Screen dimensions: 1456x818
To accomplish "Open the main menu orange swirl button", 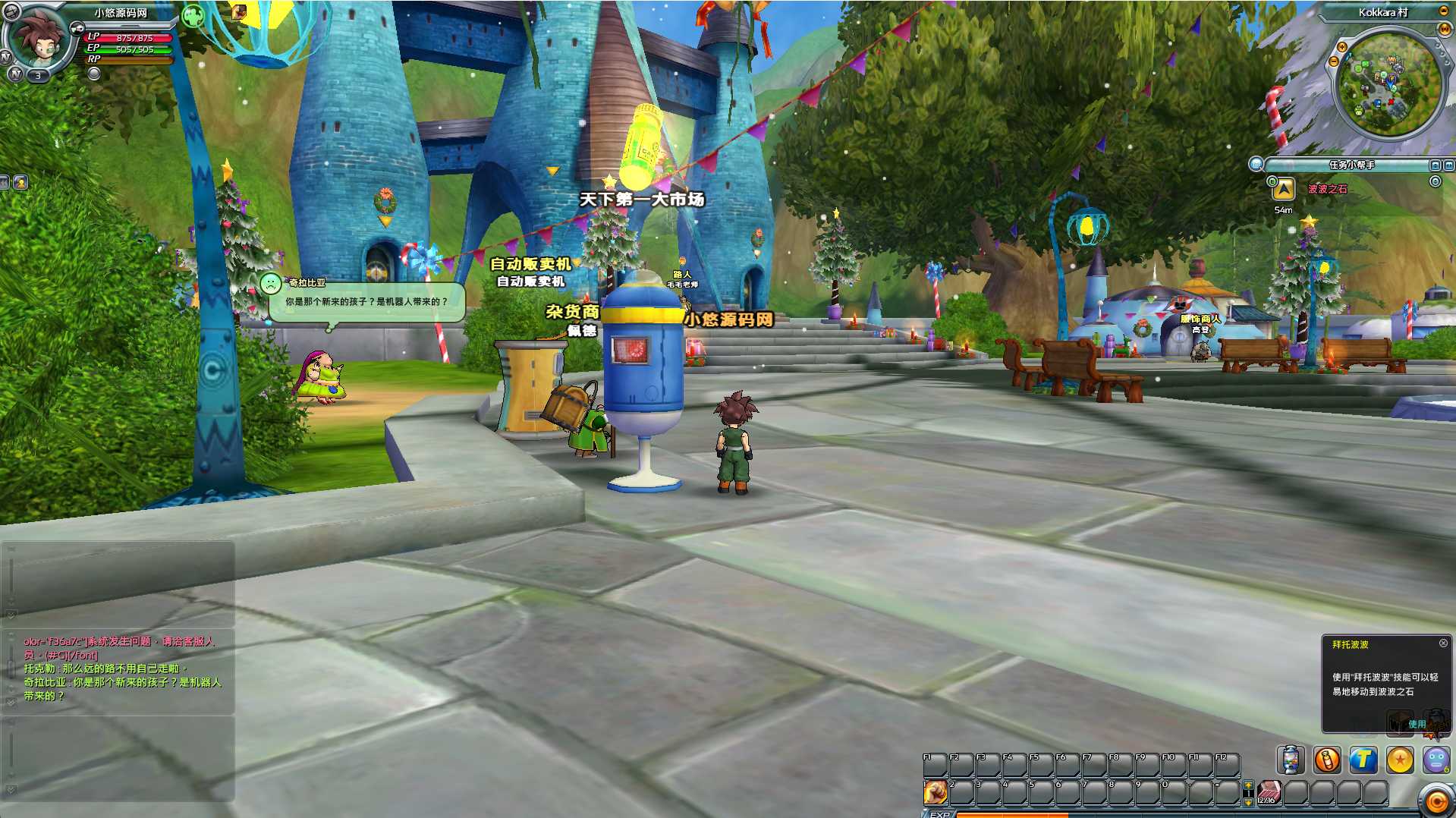I will [x=1436, y=801].
